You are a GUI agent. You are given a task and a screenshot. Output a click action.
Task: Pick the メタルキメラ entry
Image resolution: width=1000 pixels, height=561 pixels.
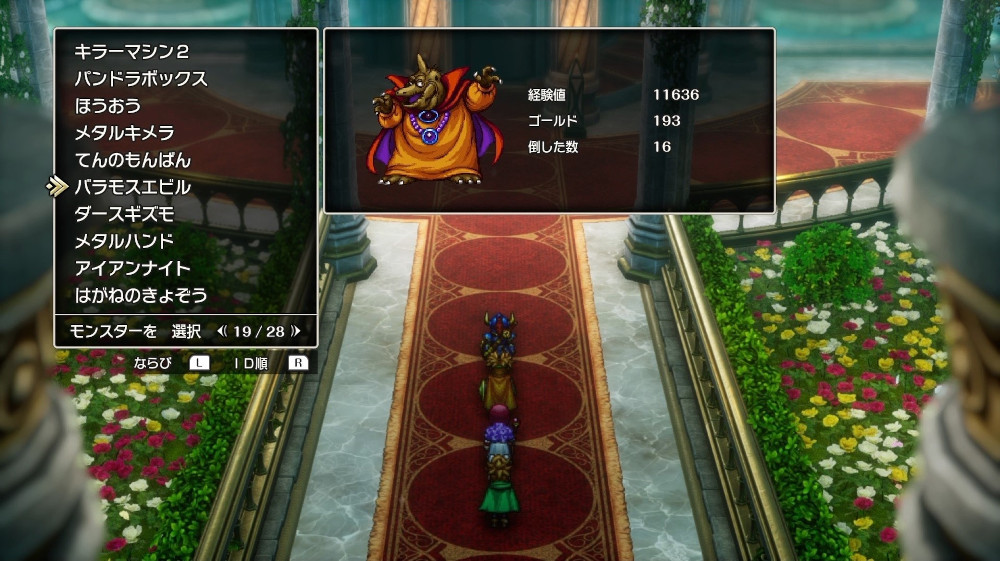[125, 133]
